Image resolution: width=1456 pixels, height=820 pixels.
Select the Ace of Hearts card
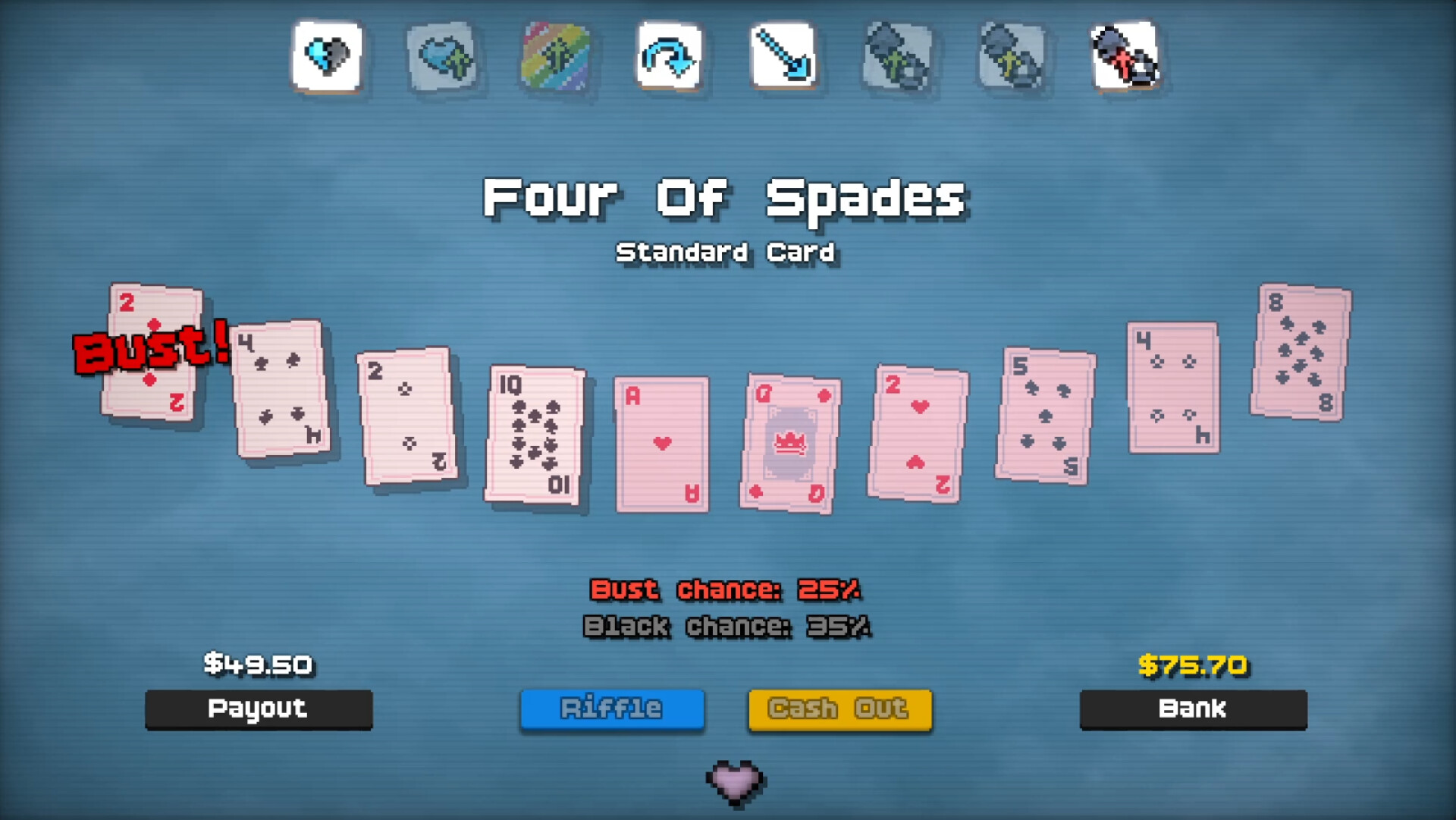(661, 444)
